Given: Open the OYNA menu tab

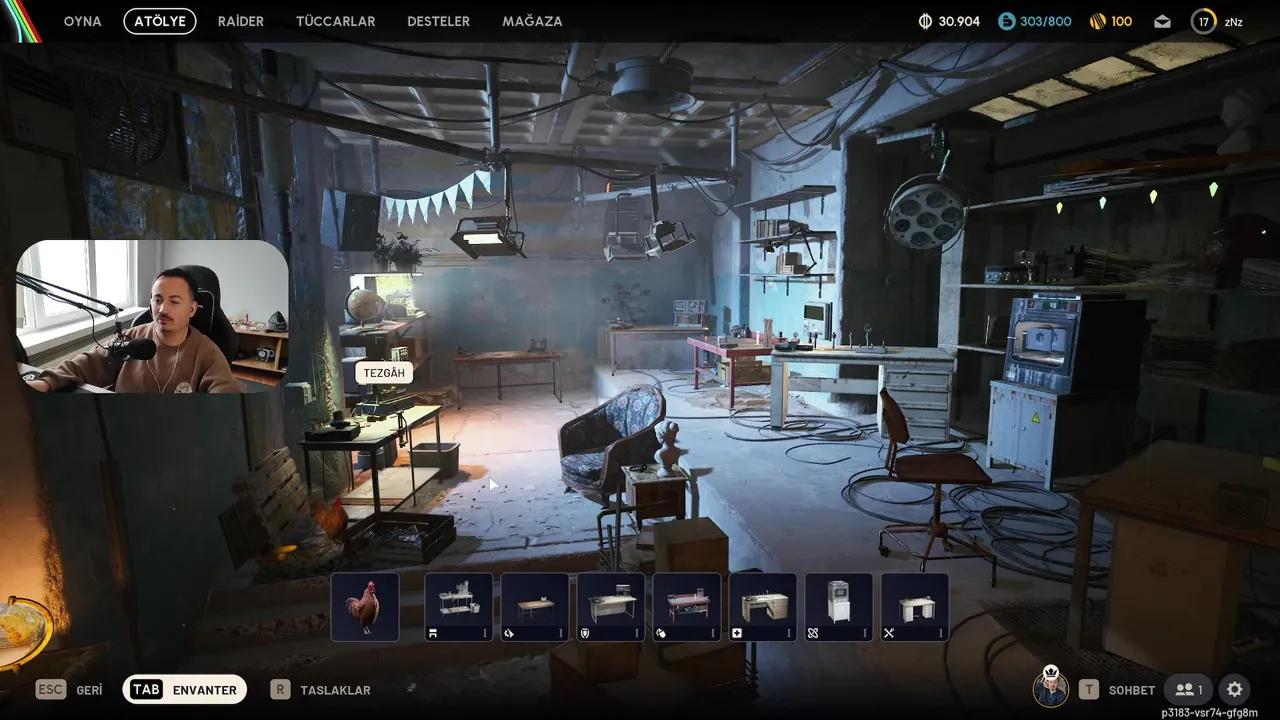Looking at the screenshot, I should (82, 21).
